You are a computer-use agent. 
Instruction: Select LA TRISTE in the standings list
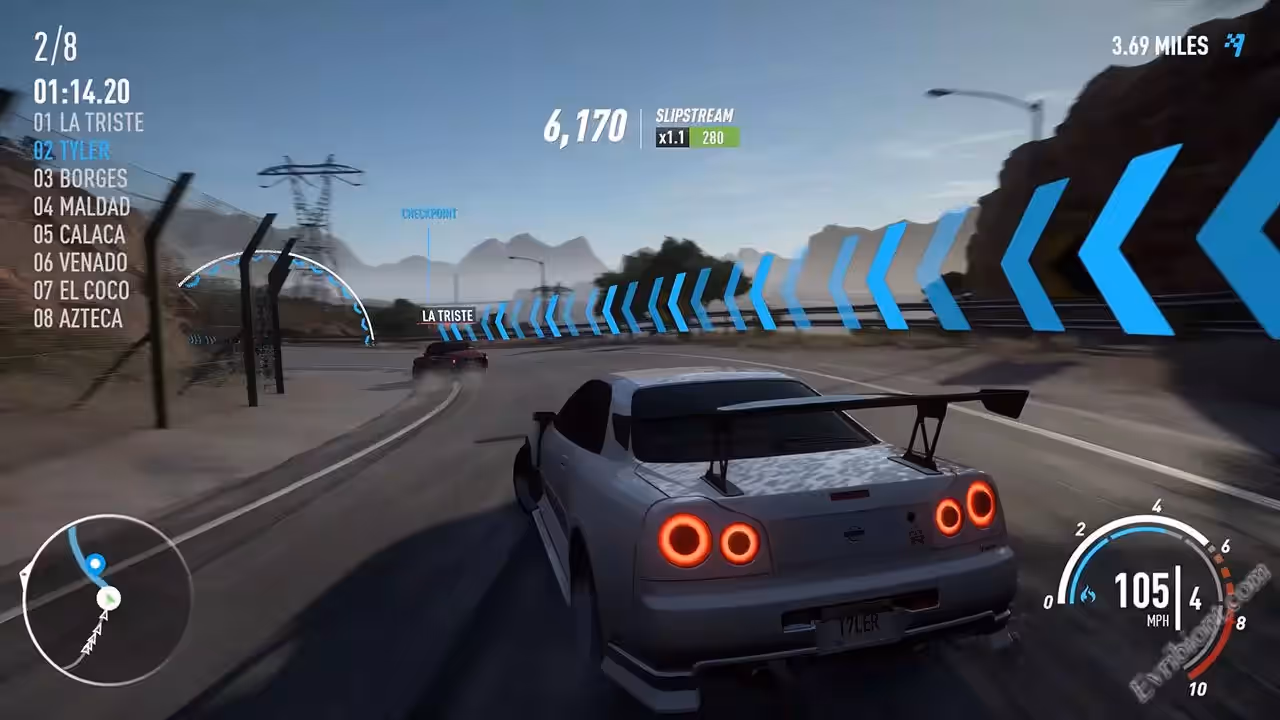pos(88,123)
